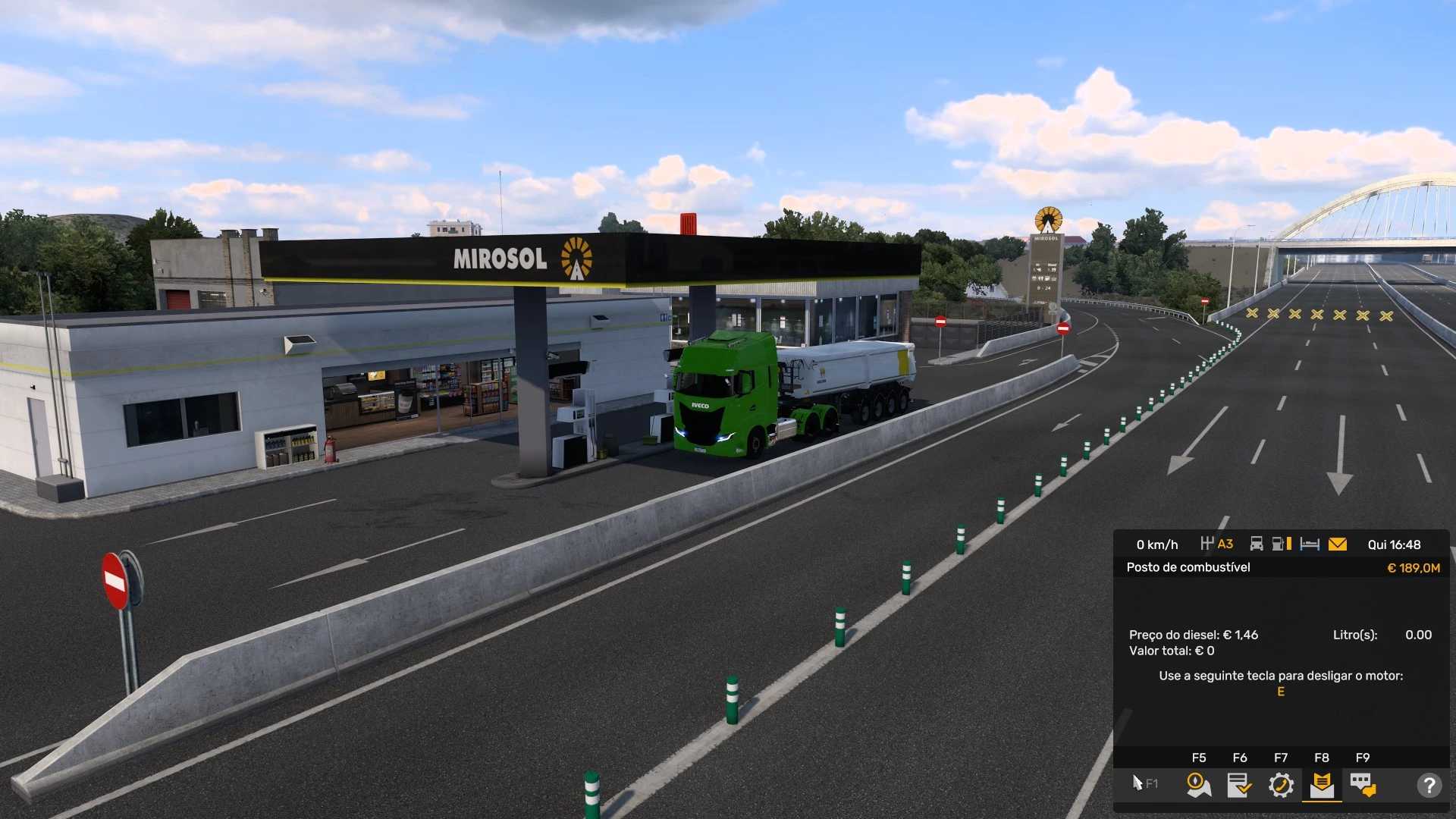Image resolution: width=1456 pixels, height=819 pixels.
Task: Click the Qui 16:48 time display
Action: (x=1395, y=544)
